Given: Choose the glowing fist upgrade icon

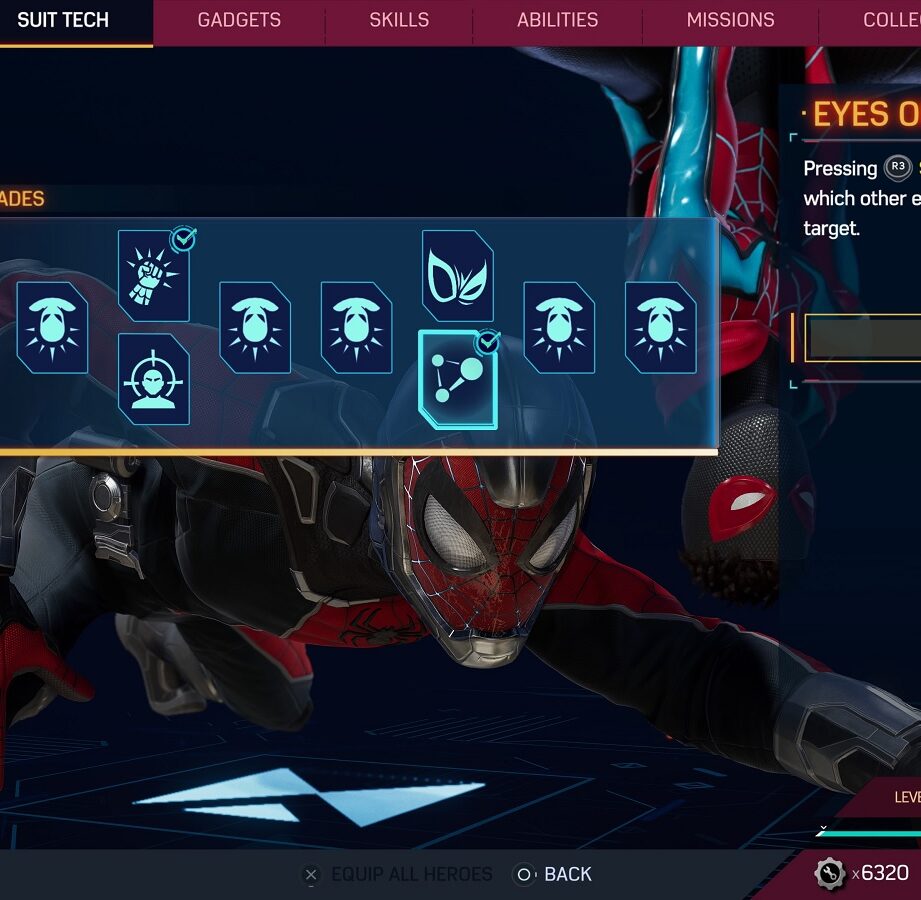Looking at the screenshot, I should click(x=153, y=275).
